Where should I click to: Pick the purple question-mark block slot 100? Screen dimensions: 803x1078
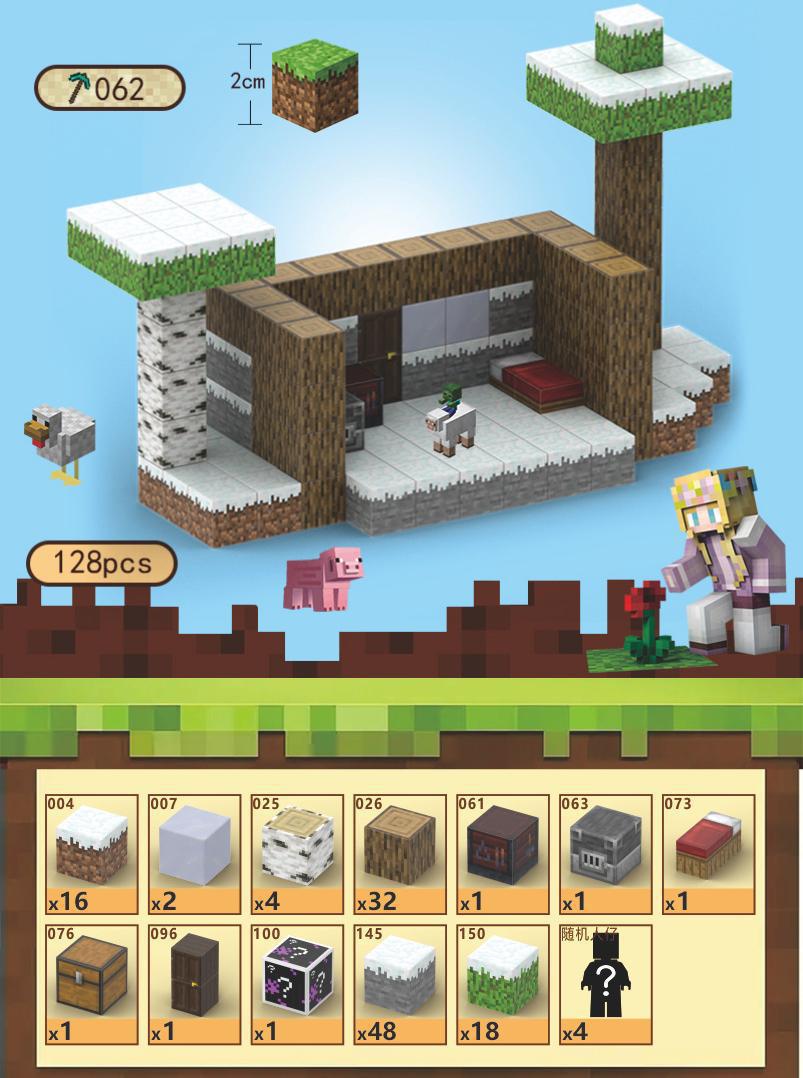297,984
